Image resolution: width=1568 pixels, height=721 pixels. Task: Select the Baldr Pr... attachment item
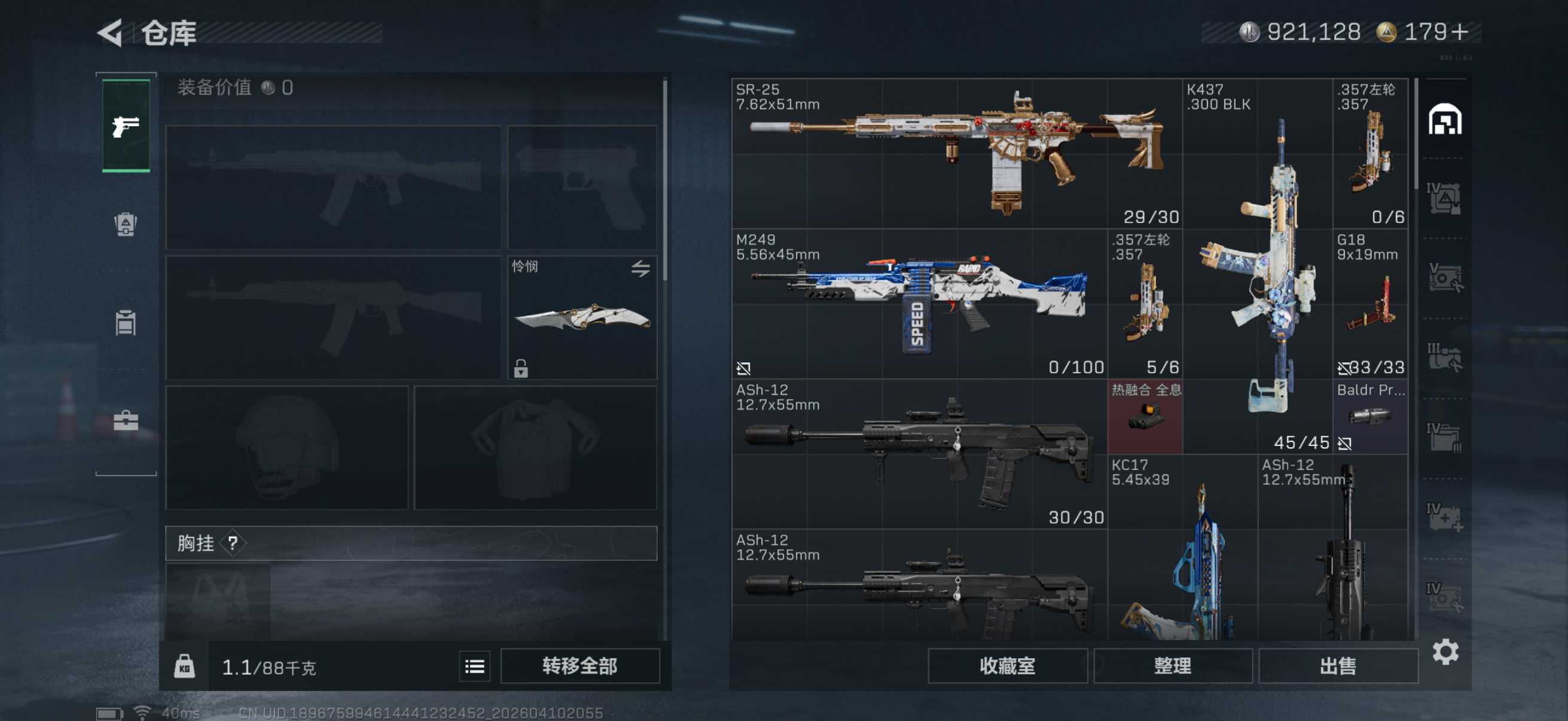[x=1370, y=417]
